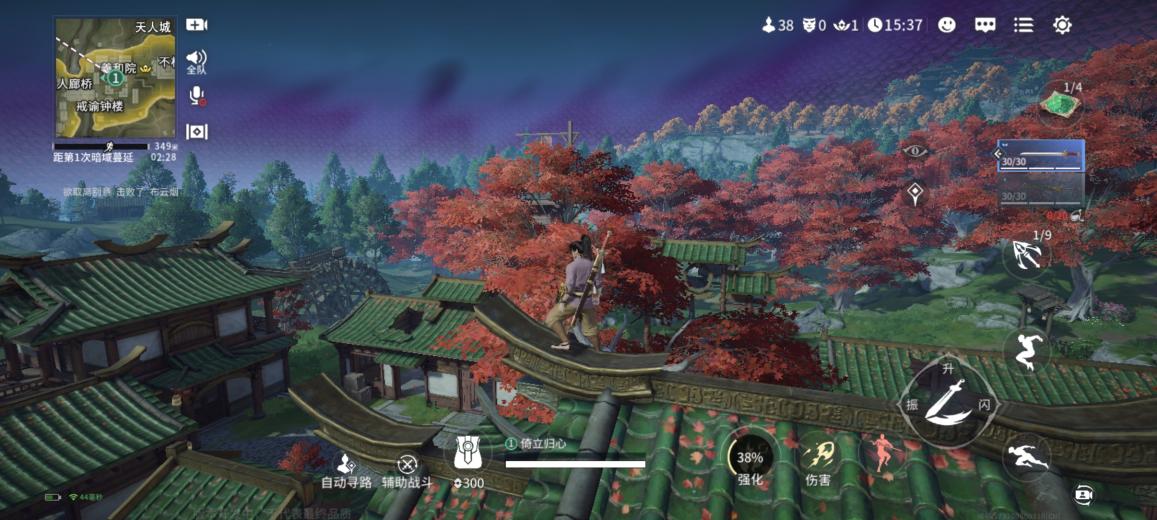The width and height of the screenshot is (1157, 520).
Task: Open the backpack inventory icon
Action: tap(467, 454)
